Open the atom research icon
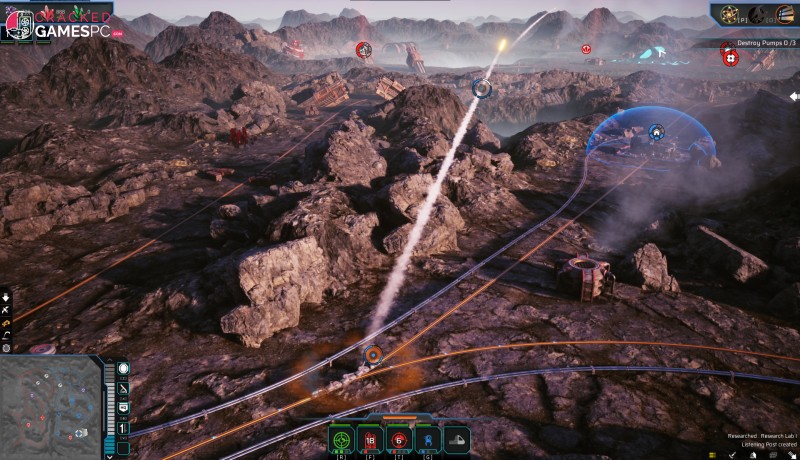 (731, 14)
